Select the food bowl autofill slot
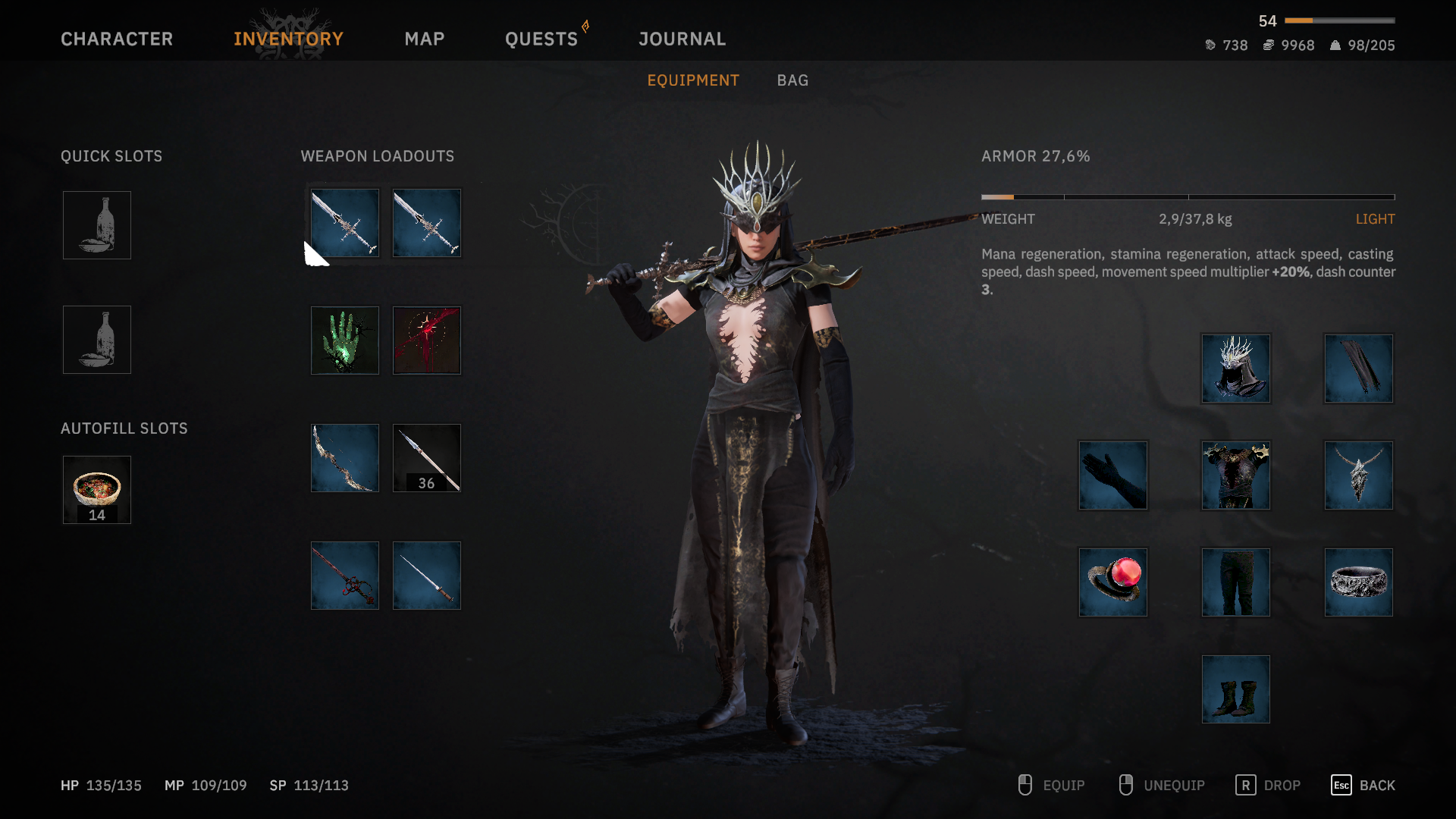The height and width of the screenshot is (819, 1456). pos(97,490)
